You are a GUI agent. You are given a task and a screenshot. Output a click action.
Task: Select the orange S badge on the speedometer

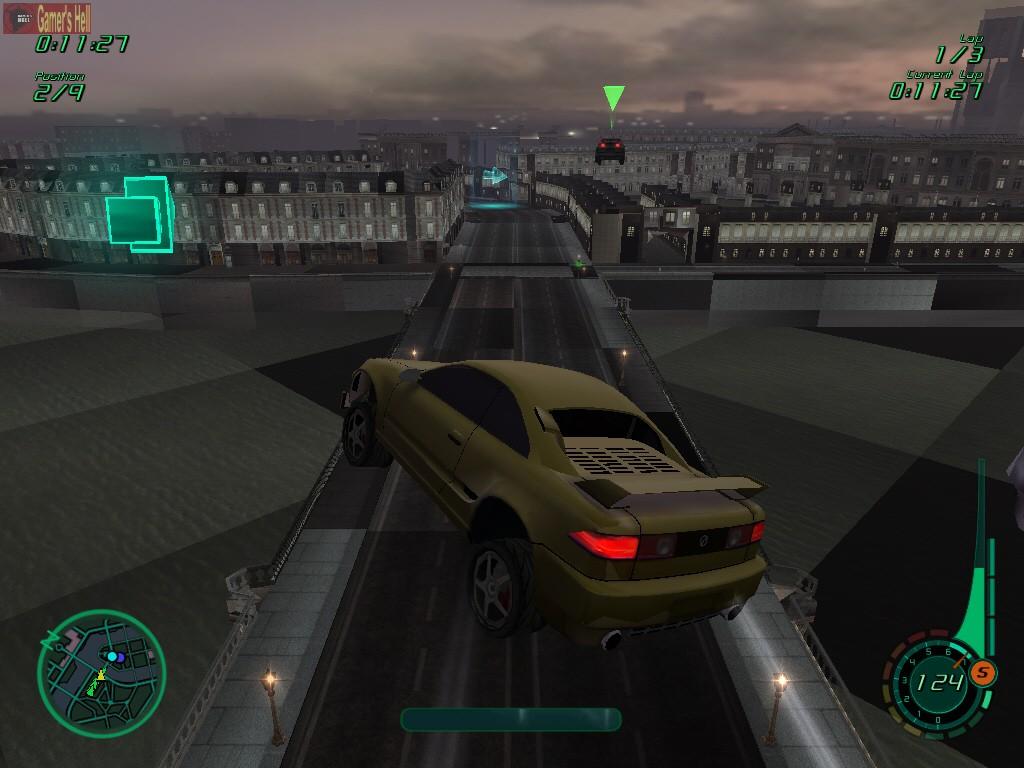[x=983, y=673]
